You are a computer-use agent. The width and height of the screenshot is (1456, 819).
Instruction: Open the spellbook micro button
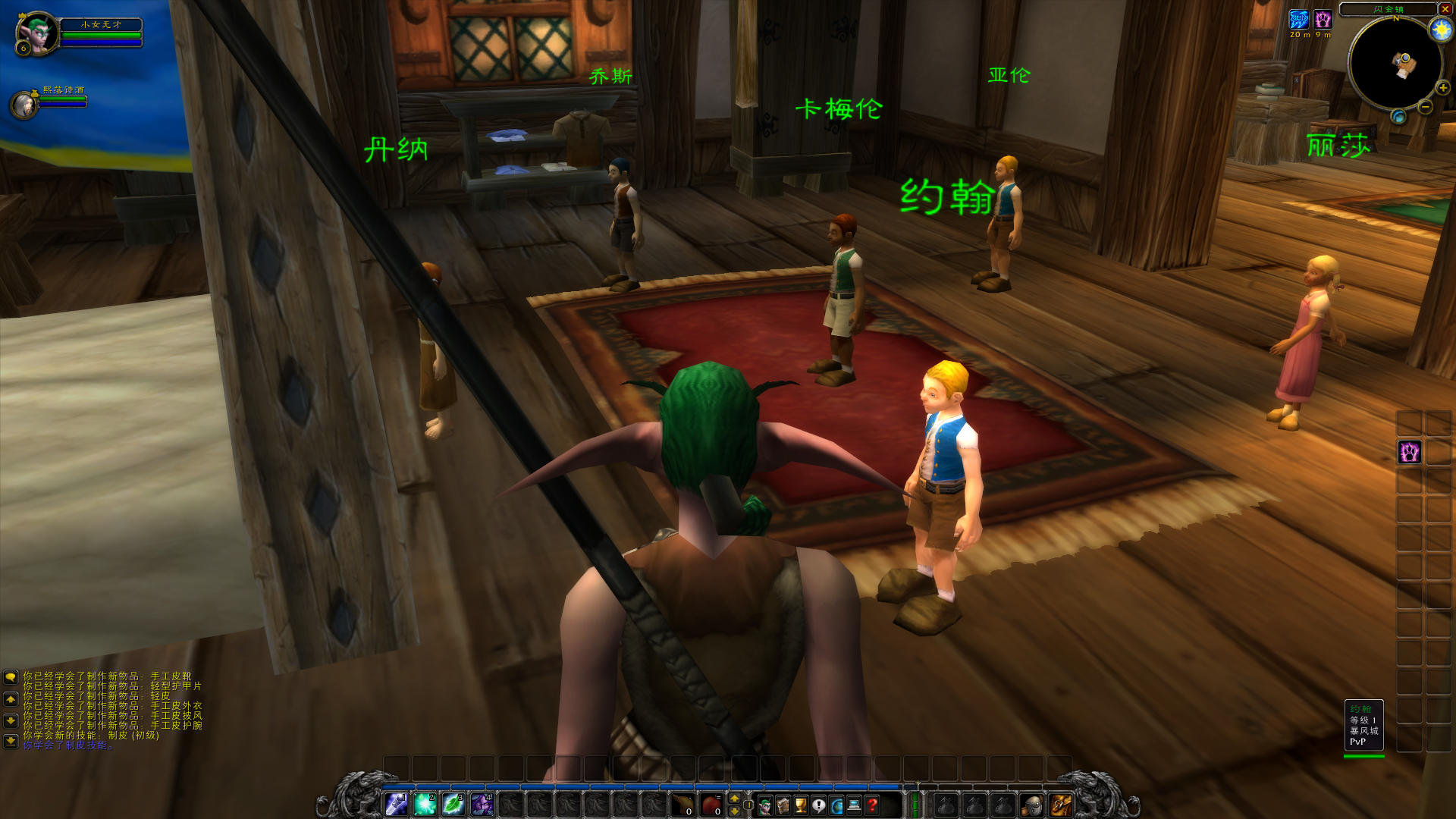783,805
